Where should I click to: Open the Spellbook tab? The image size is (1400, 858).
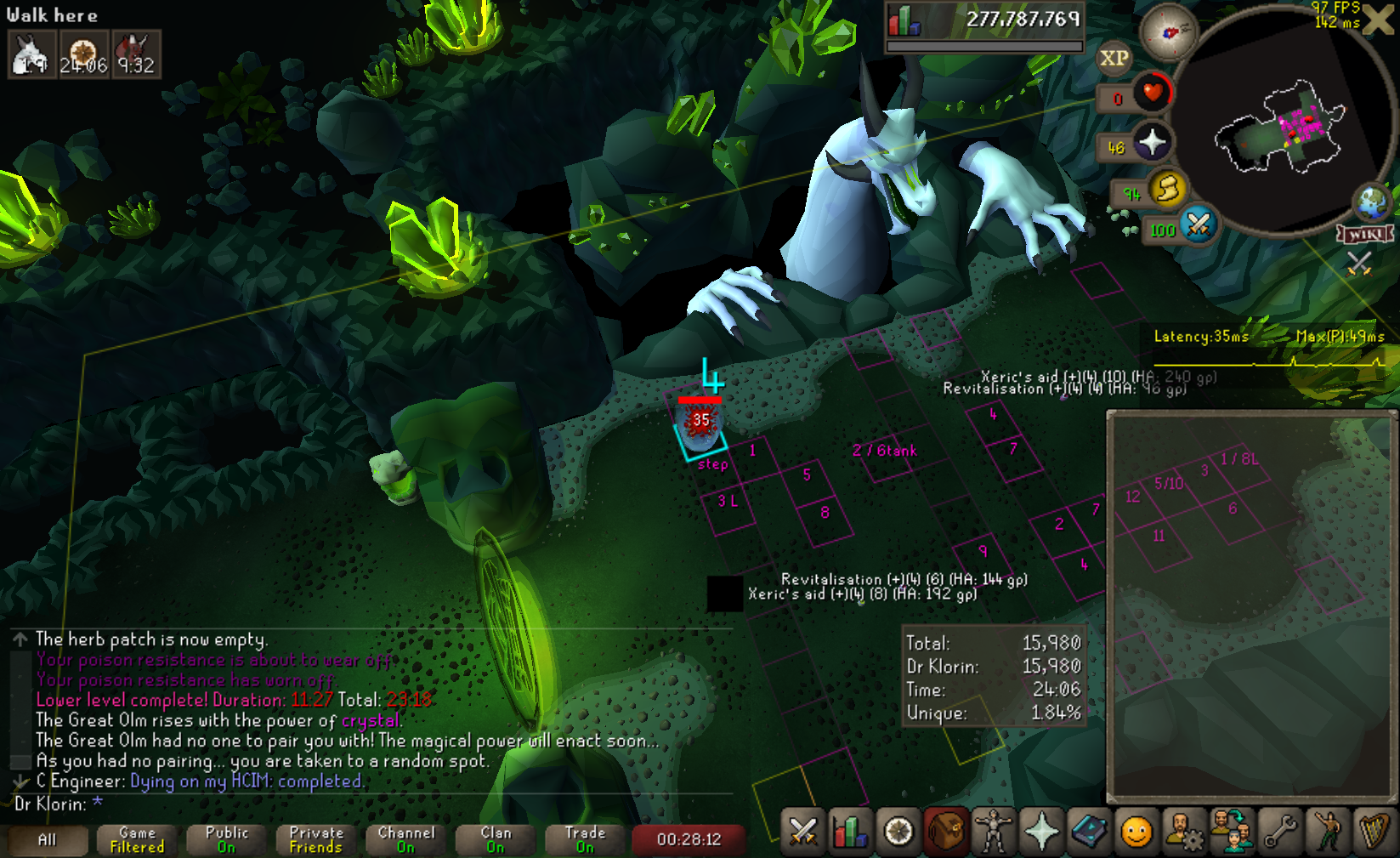pyautogui.click(x=1088, y=832)
